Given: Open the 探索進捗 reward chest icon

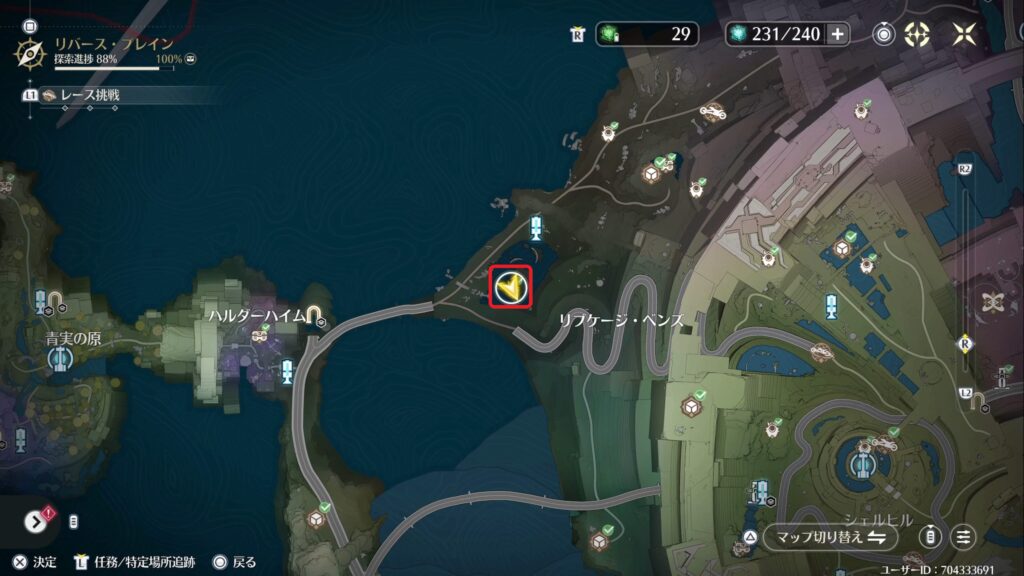Looking at the screenshot, I should [190, 60].
